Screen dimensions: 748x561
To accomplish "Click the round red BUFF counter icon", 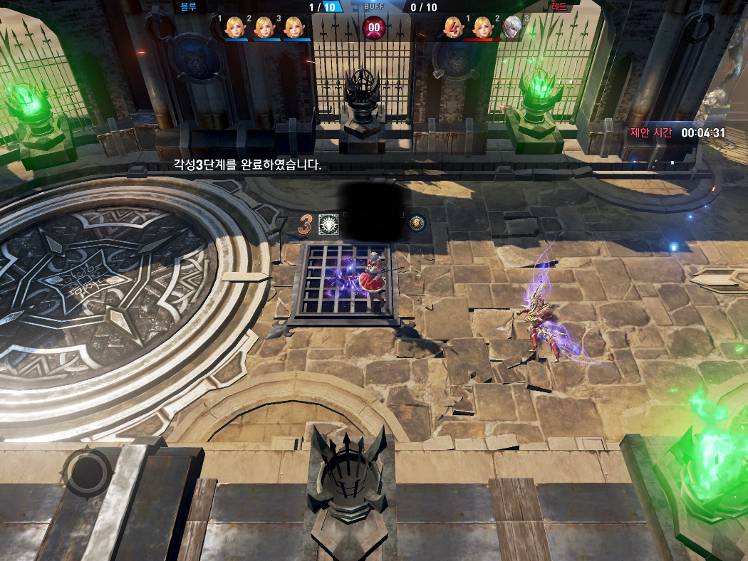I will point(374,27).
